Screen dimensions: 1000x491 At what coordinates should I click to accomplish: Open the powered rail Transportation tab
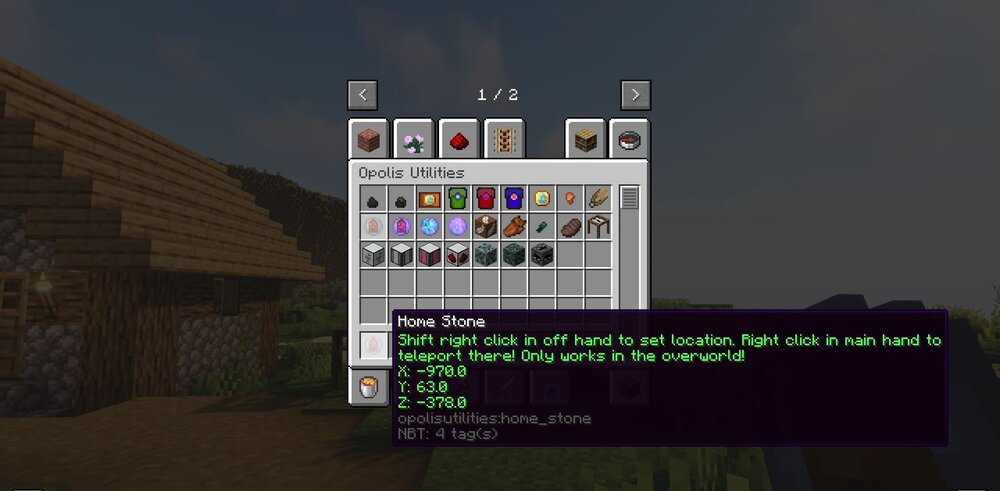(504, 140)
